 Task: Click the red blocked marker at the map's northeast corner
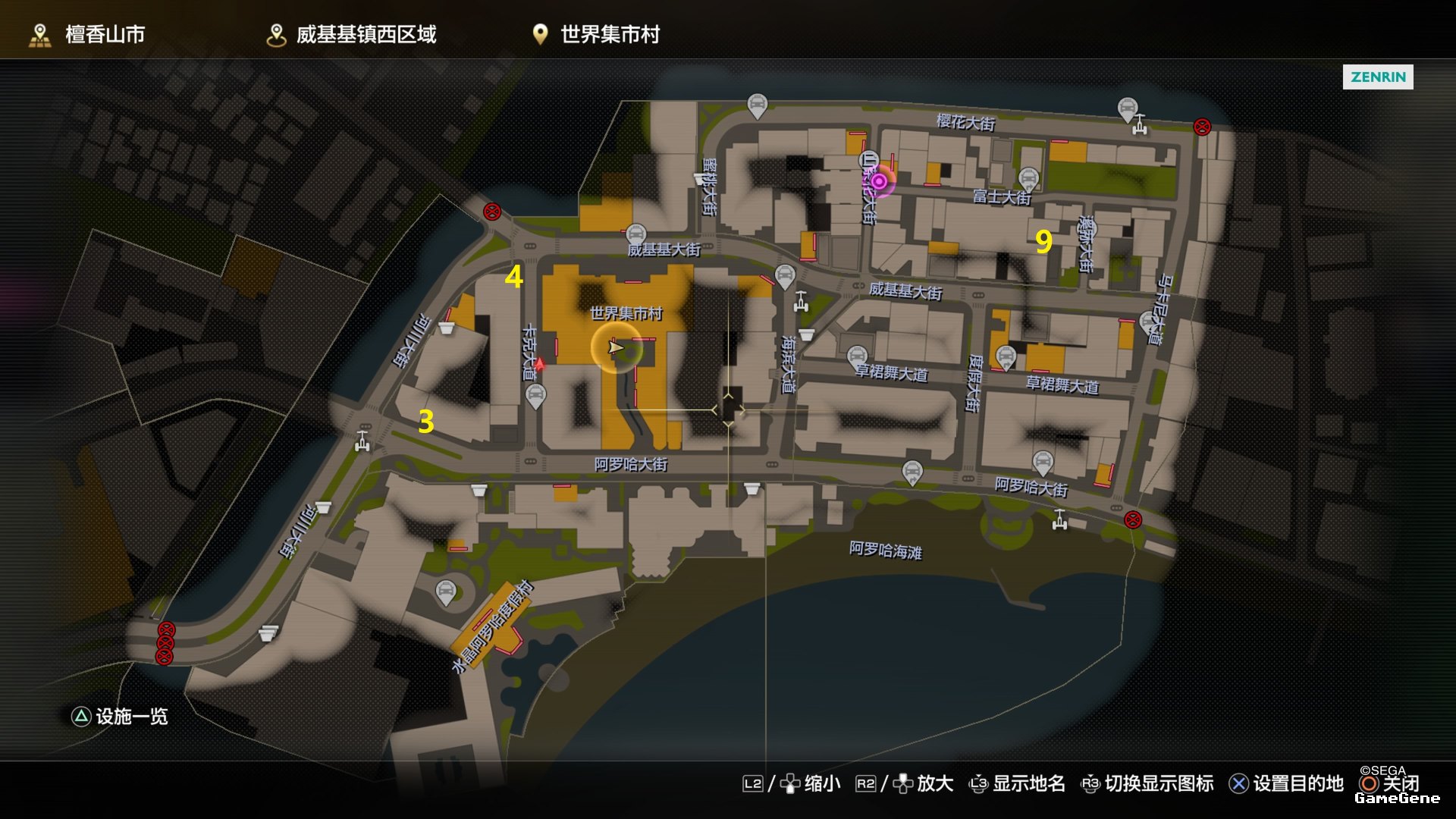[x=1202, y=127]
